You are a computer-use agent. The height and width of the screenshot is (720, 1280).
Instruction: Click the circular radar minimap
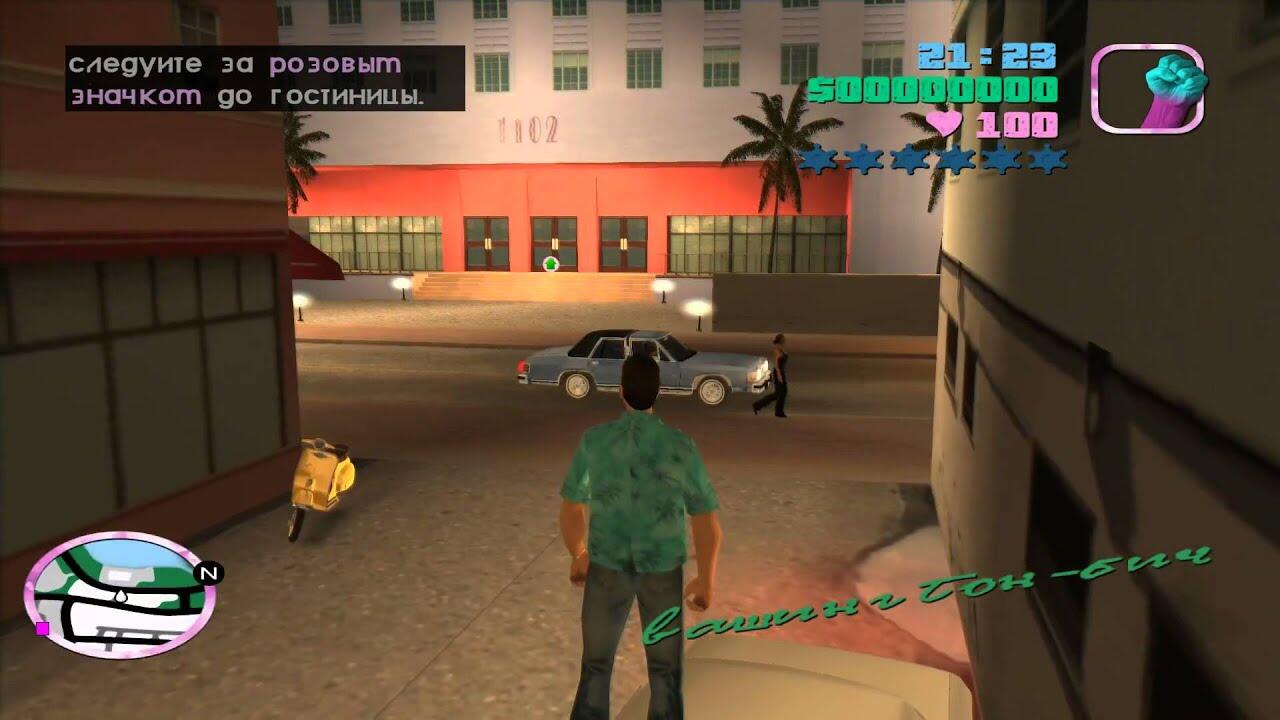118,593
